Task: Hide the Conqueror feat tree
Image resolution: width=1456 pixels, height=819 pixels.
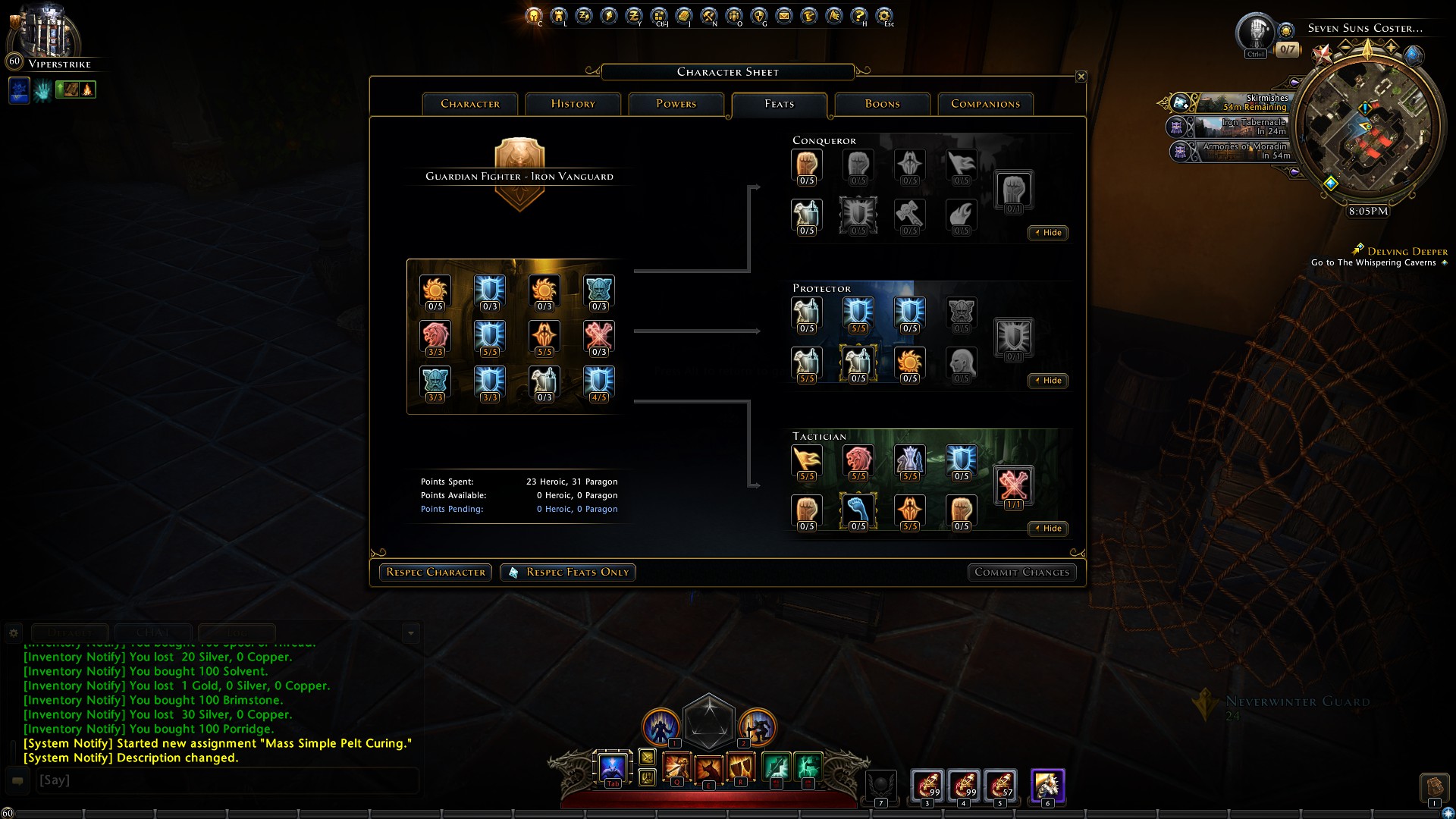Action: tap(1048, 233)
